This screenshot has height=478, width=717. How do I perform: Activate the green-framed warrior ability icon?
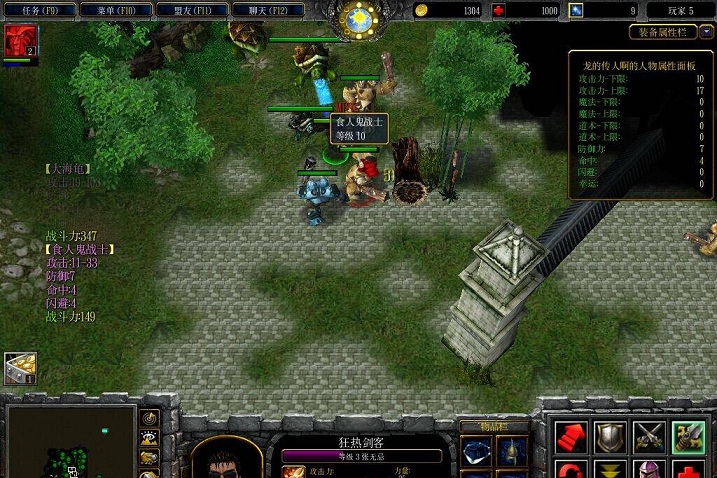pyautogui.click(x=689, y=437)
